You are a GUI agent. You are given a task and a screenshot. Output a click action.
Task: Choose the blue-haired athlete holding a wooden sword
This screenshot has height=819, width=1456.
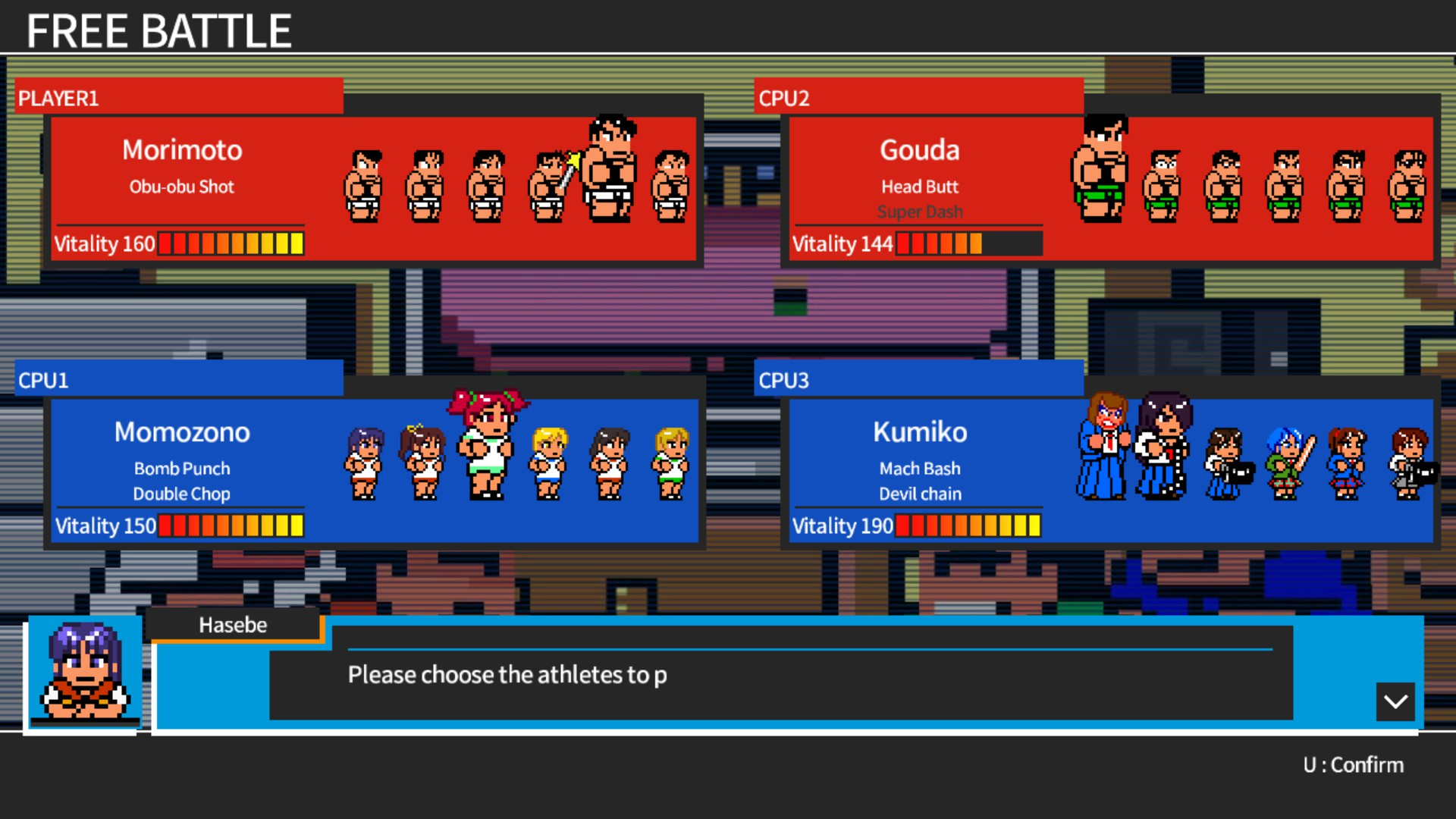tap(1287, 463)
